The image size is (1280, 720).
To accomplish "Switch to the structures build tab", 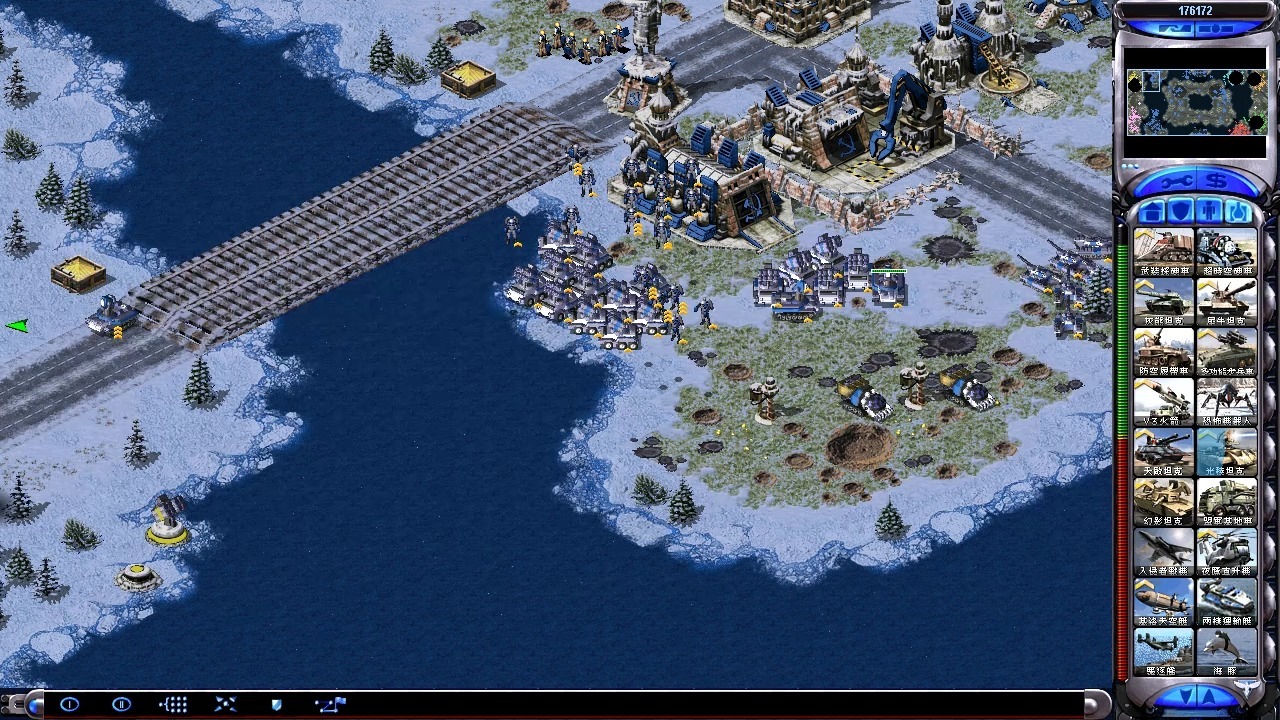I will coord(1152,212).
